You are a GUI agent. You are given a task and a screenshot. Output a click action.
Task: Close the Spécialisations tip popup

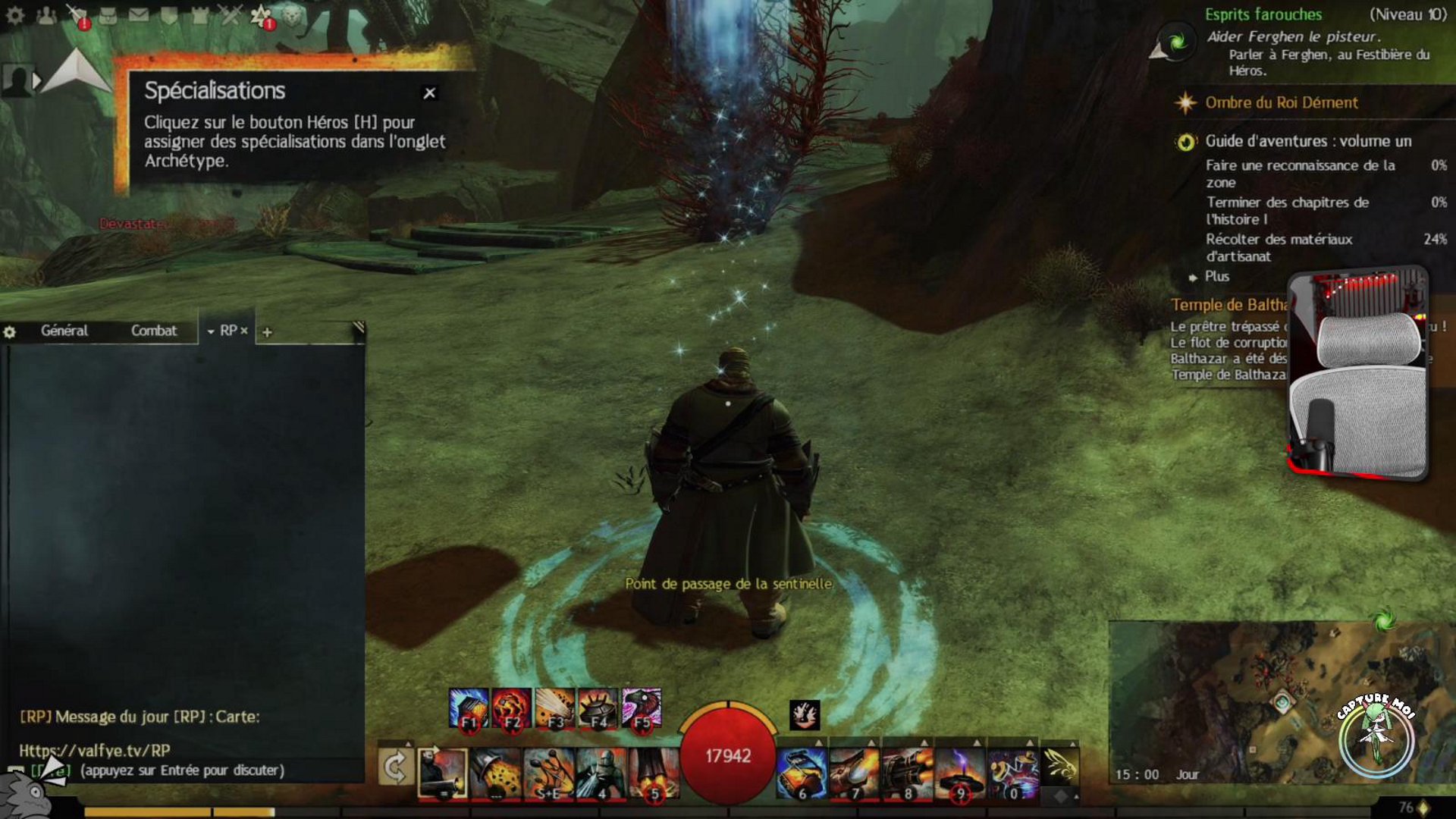pyautogui.click(x=429, y=93)
